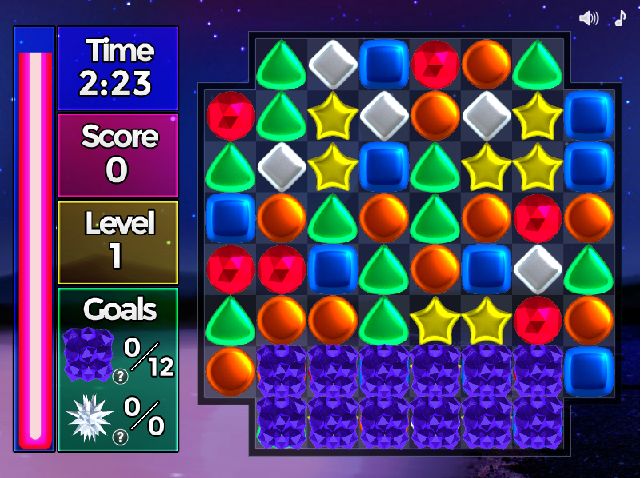This screenshot has height=478, width=641.
Task: Choose the blue square gem in the top row
Action: tap(384, 62)
